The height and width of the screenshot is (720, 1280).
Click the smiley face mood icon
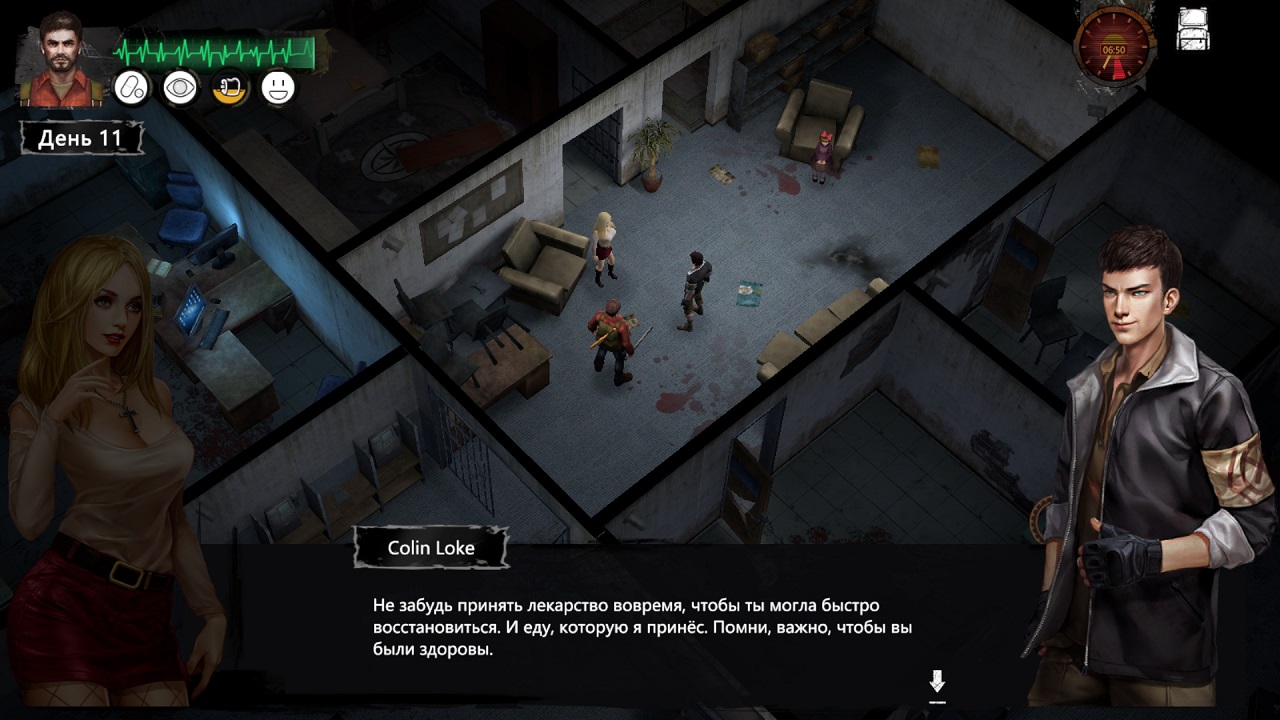coord(278,88)
